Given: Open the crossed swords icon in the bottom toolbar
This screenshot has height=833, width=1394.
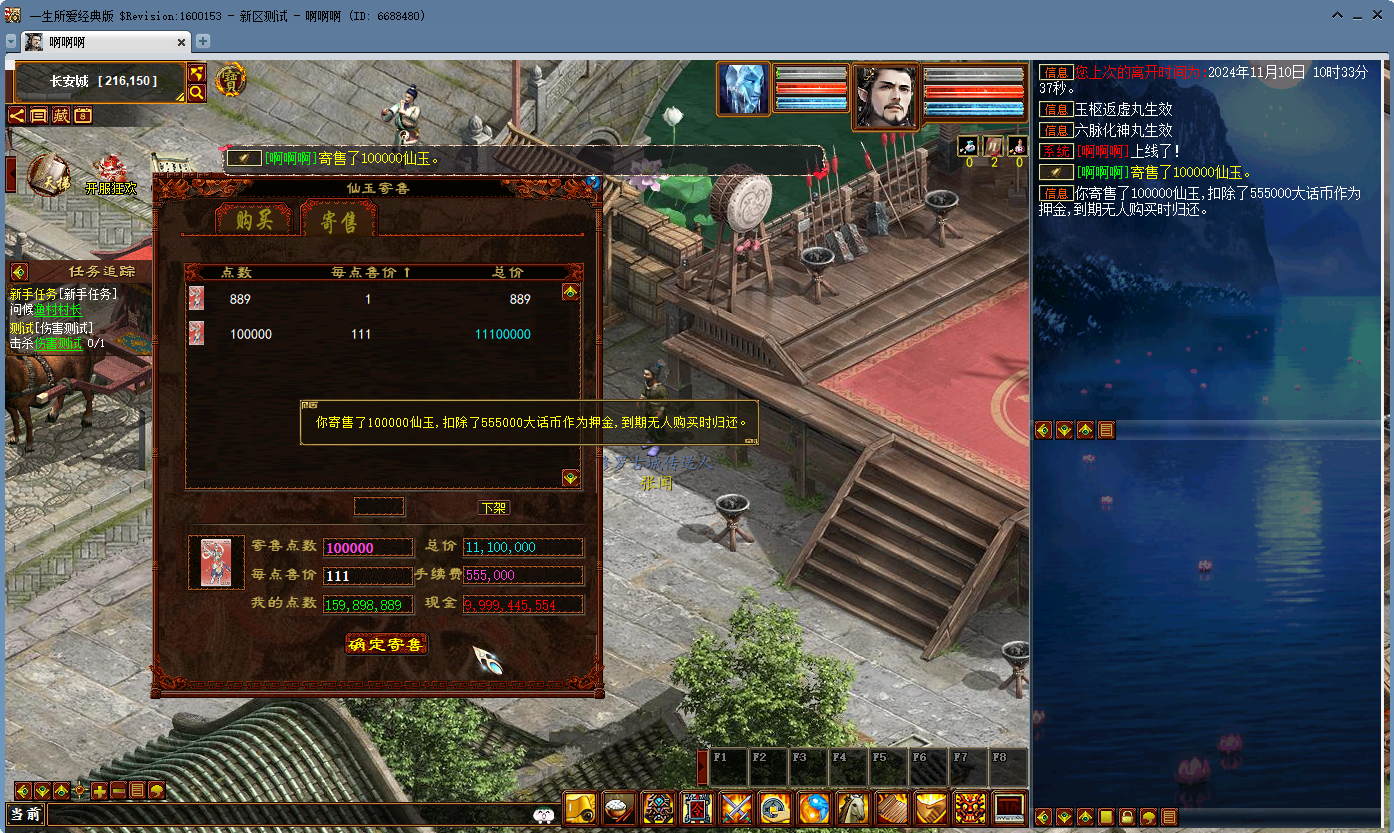Looking at the screenshot, I should tap(736, 807).
